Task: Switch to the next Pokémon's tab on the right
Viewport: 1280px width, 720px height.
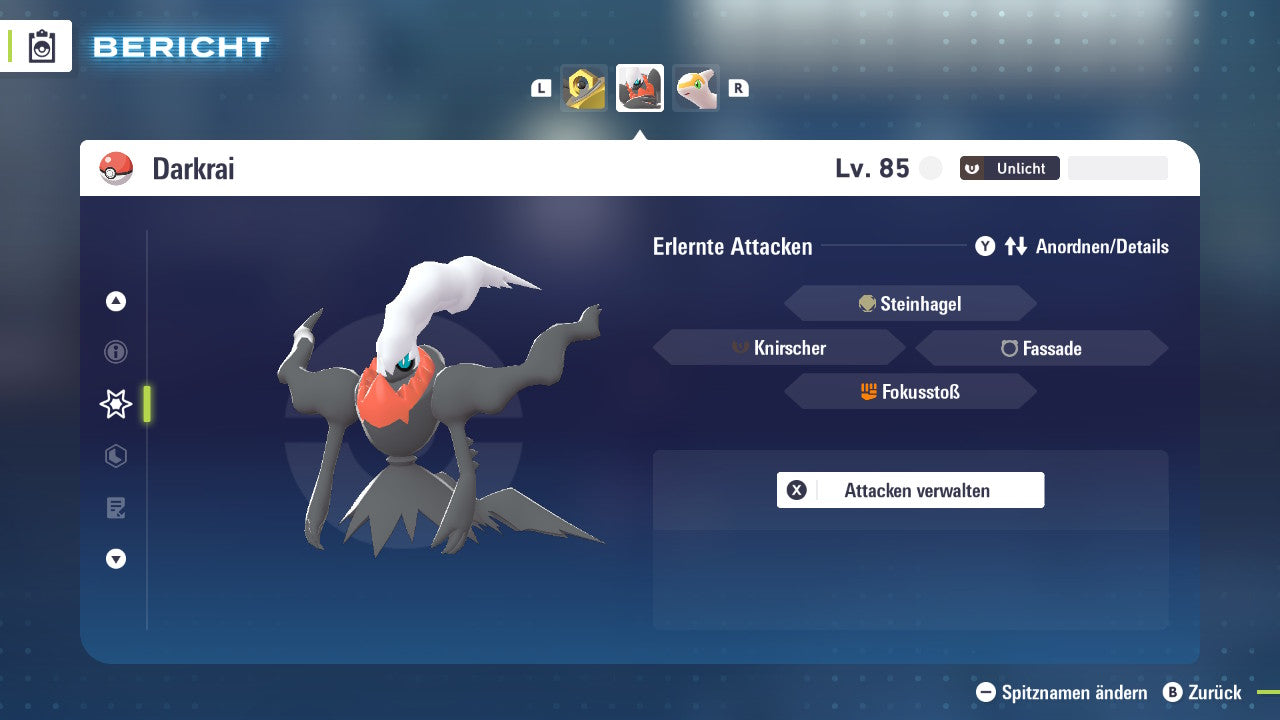Action: click(x=695, y=87)
